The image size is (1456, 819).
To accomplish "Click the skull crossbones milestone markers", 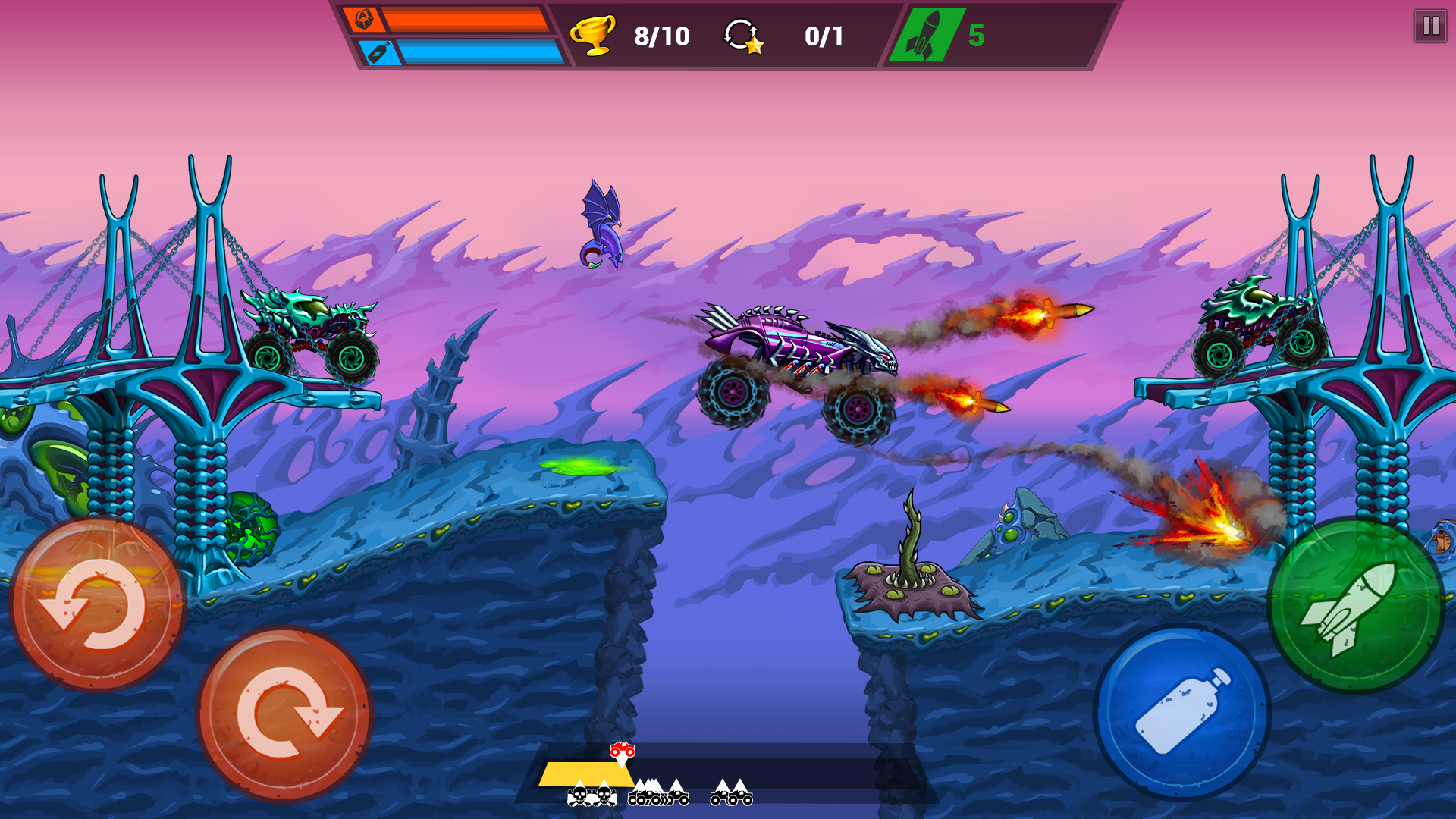I will [591, 796].
